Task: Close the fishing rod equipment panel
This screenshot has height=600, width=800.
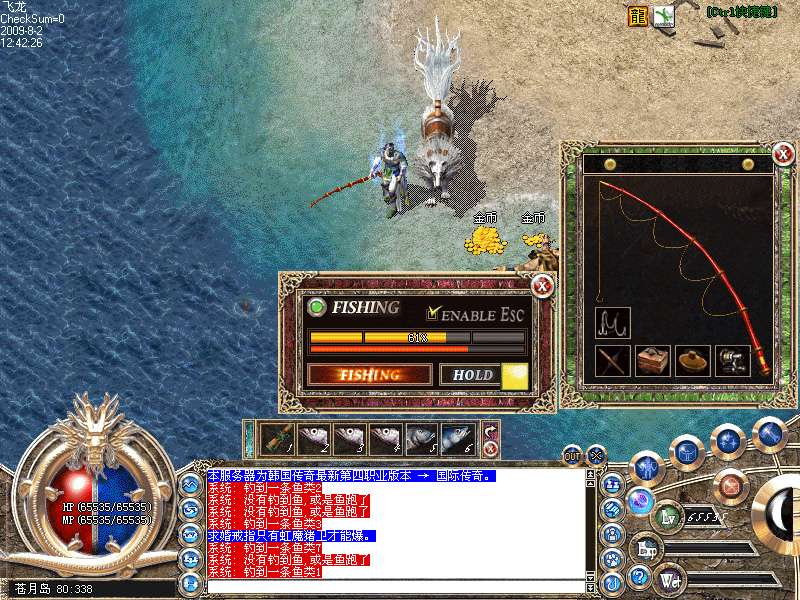Action: click(x=782, y=154)
